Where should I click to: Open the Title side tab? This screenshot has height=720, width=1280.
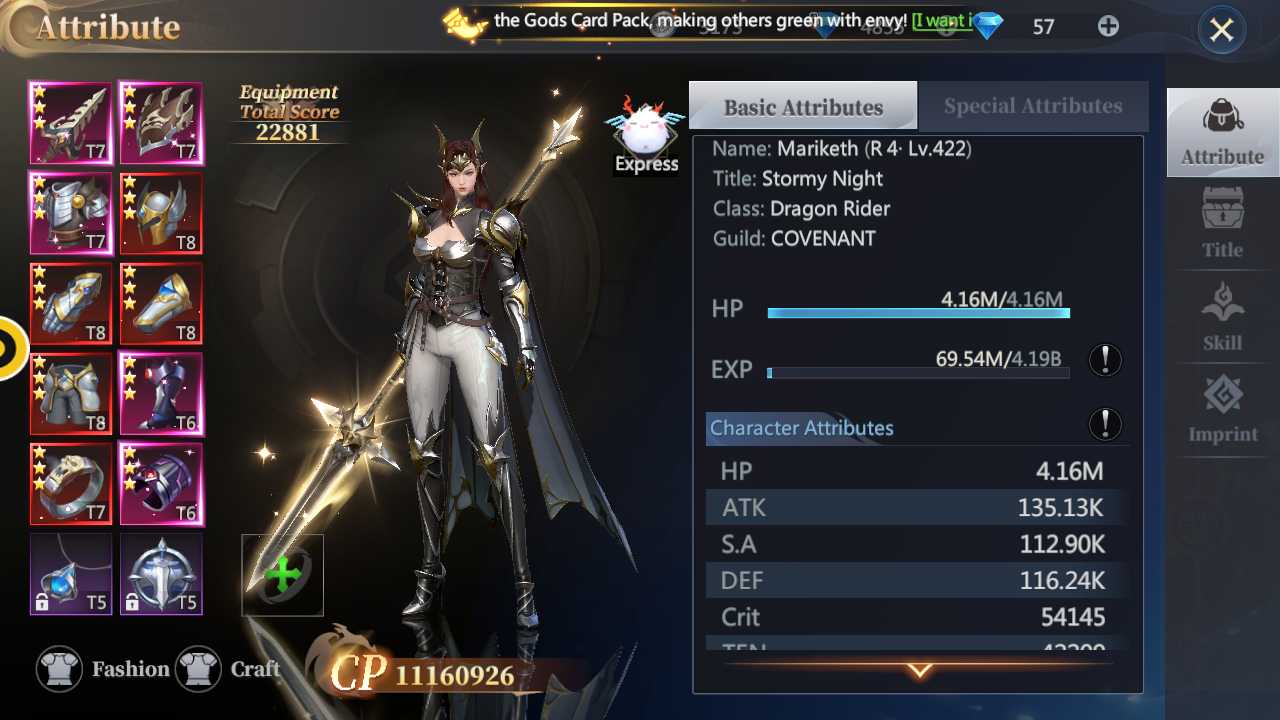[x=1222, y=223]
